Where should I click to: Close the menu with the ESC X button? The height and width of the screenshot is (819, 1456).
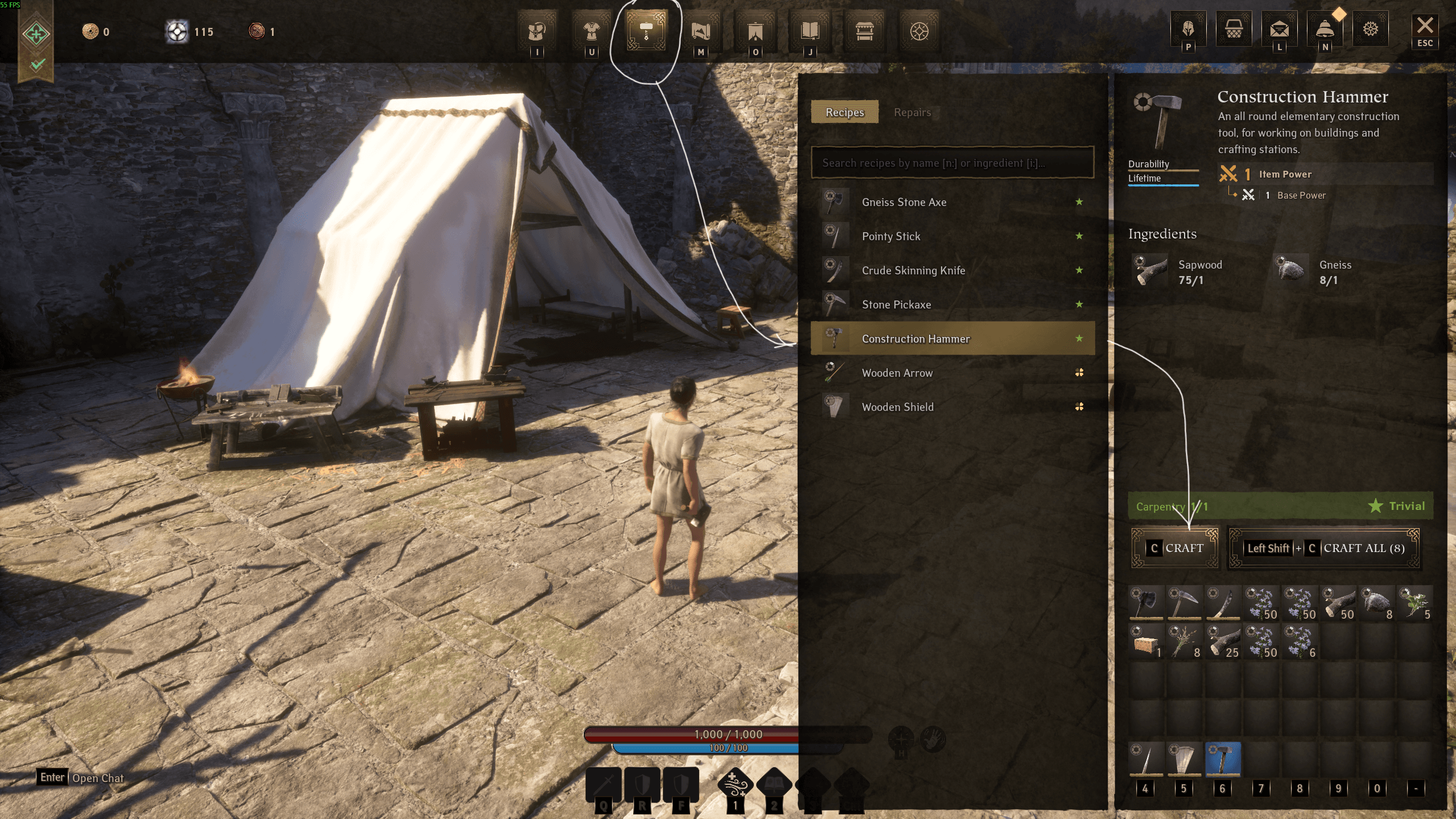click(x=1424, y=30)
